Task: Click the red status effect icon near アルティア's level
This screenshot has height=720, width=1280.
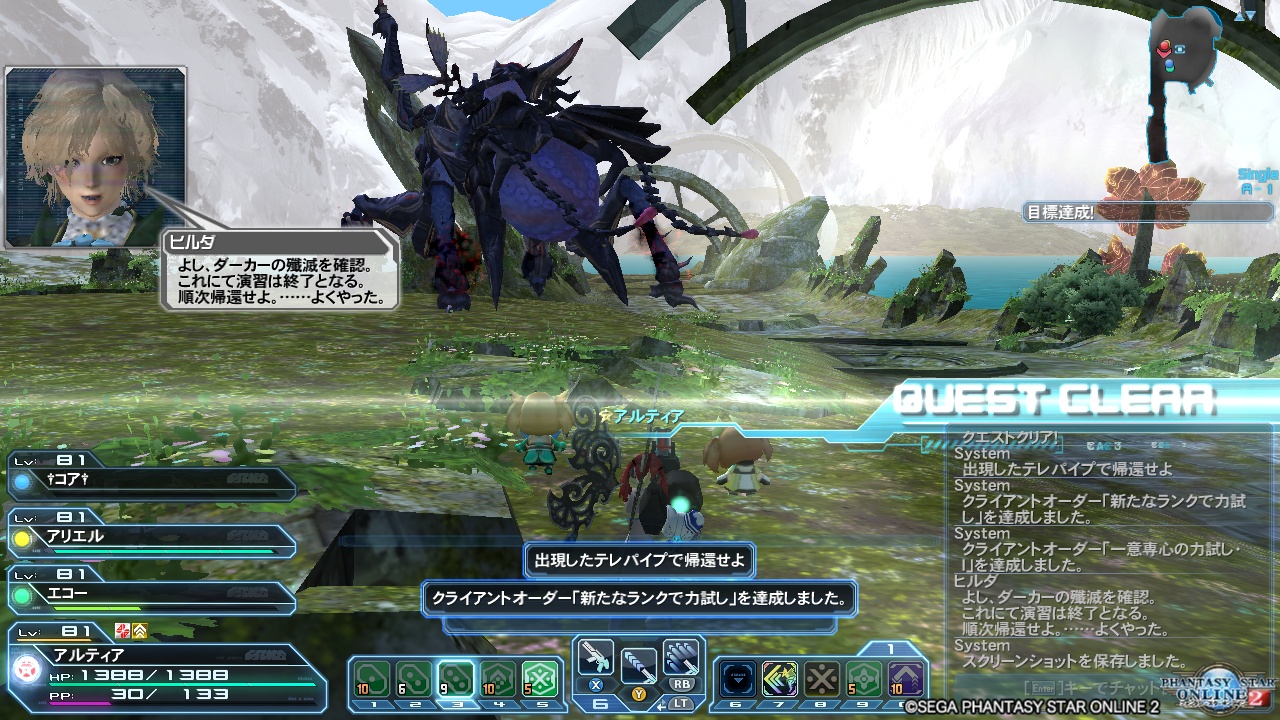Action: [120, 632]
